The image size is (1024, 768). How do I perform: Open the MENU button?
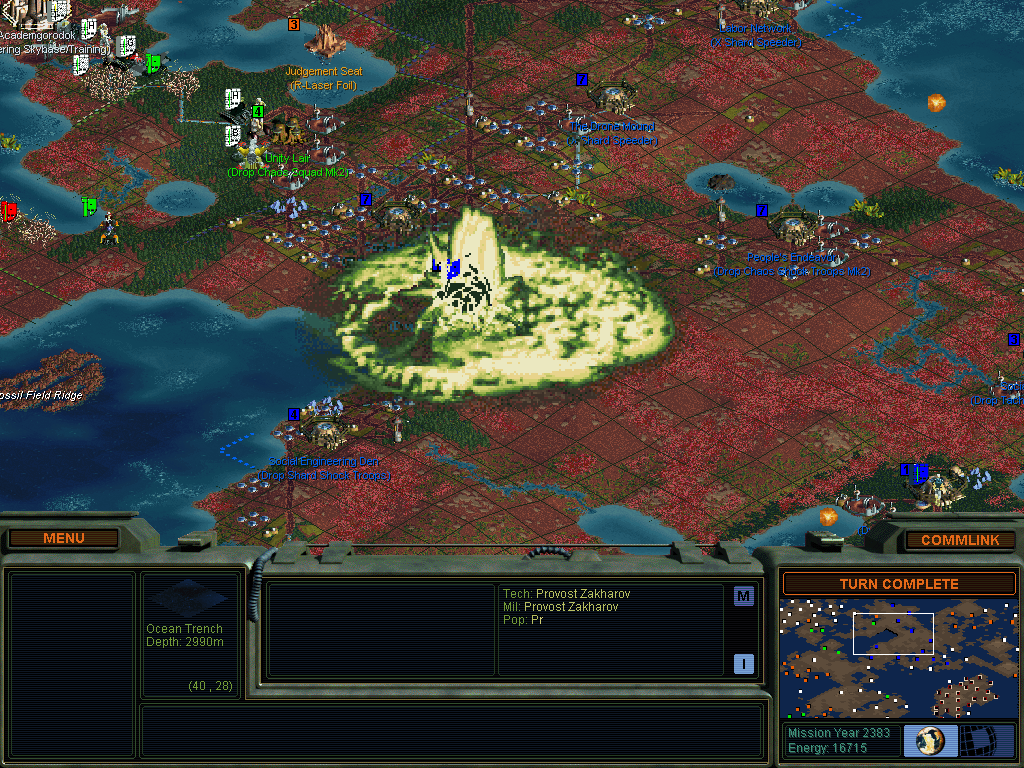(x=64, y=538)
